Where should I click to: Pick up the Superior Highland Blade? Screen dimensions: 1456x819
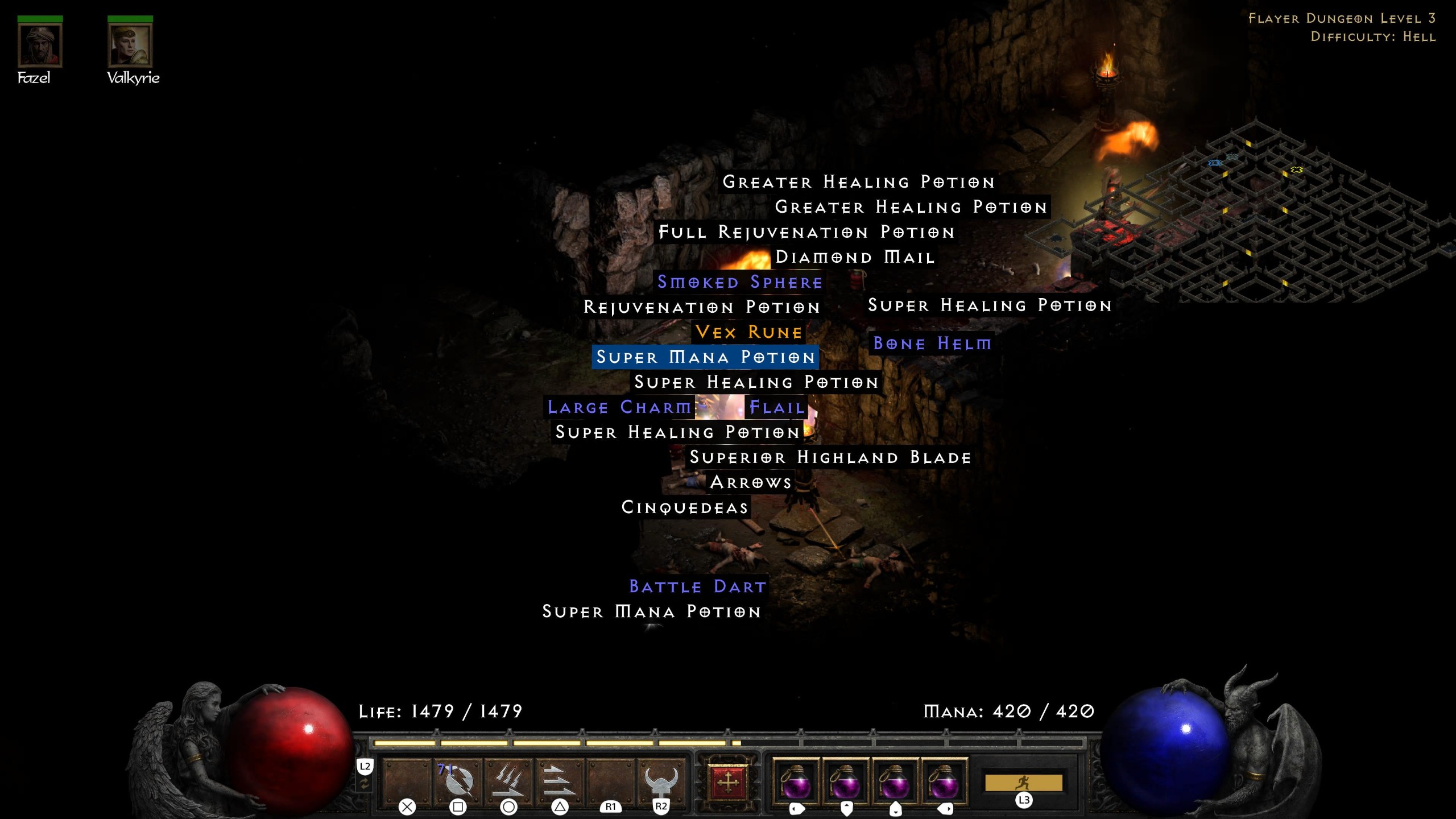829,457
